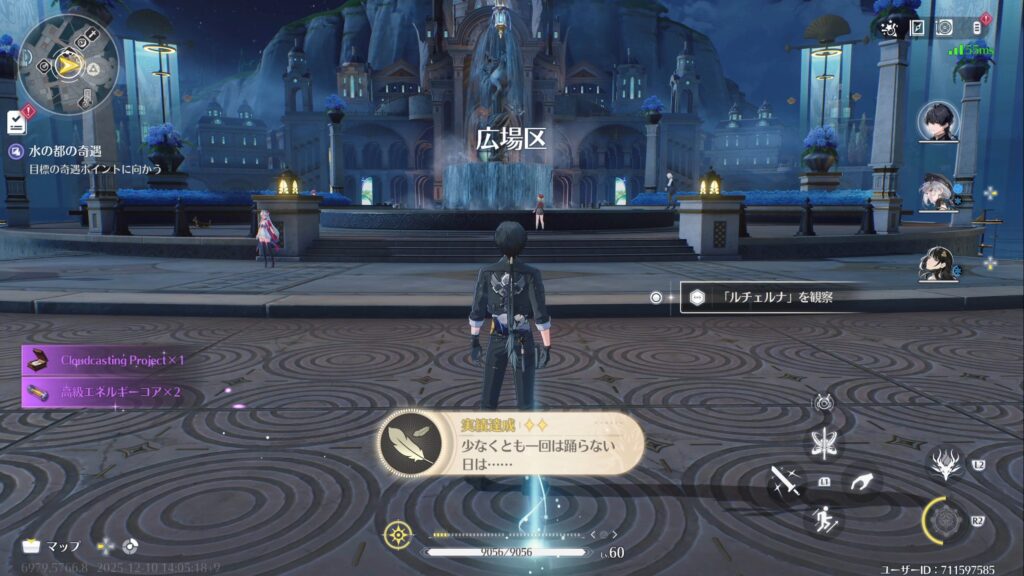The image size is (1024, 576).
Task: Click the Cloudcasting Project ×1 item notification
Action: (x=105, y=360)
